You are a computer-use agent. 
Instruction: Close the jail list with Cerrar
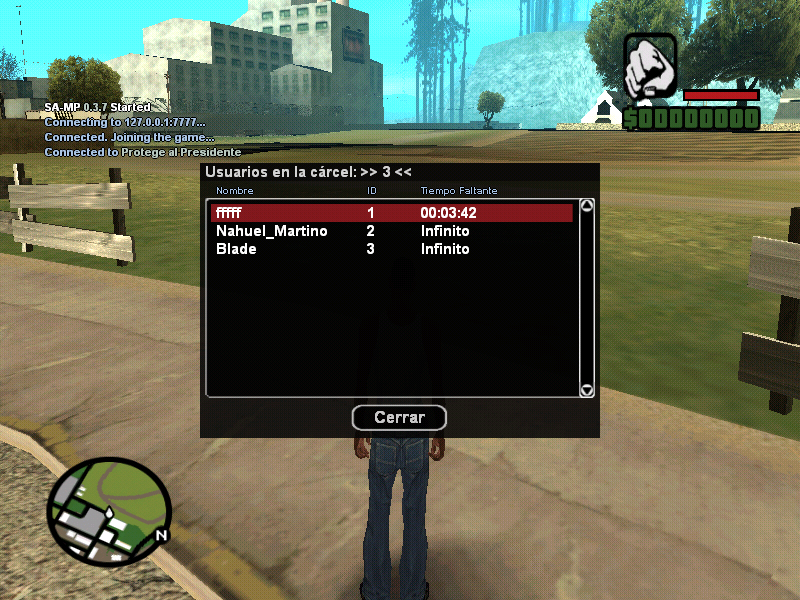point(399,417)
